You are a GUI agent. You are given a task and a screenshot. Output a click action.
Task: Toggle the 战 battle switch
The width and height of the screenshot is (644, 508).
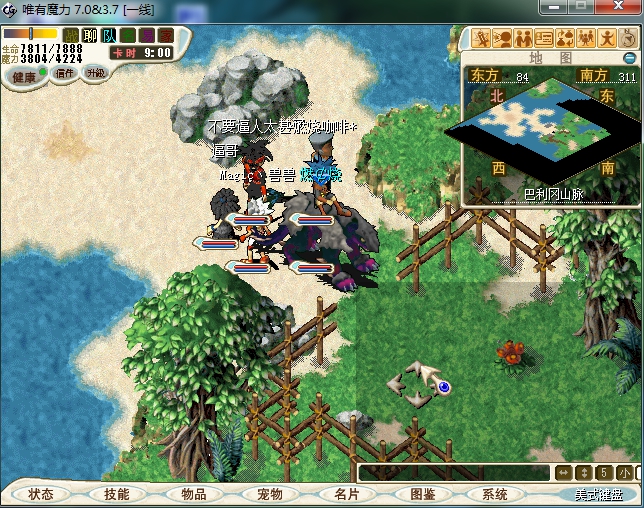[x=71, y=36]
